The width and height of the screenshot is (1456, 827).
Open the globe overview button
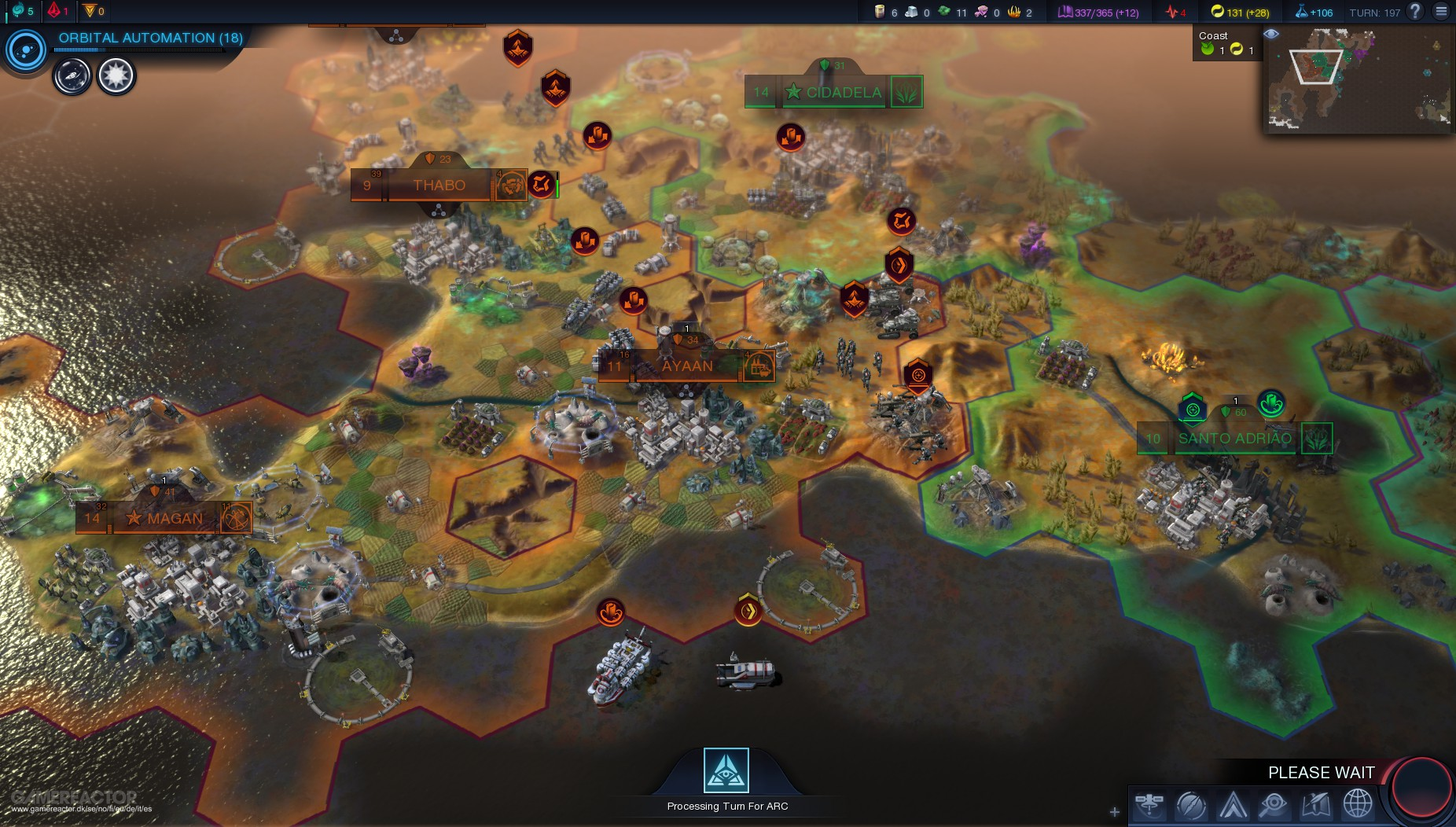pos(1358,805)
